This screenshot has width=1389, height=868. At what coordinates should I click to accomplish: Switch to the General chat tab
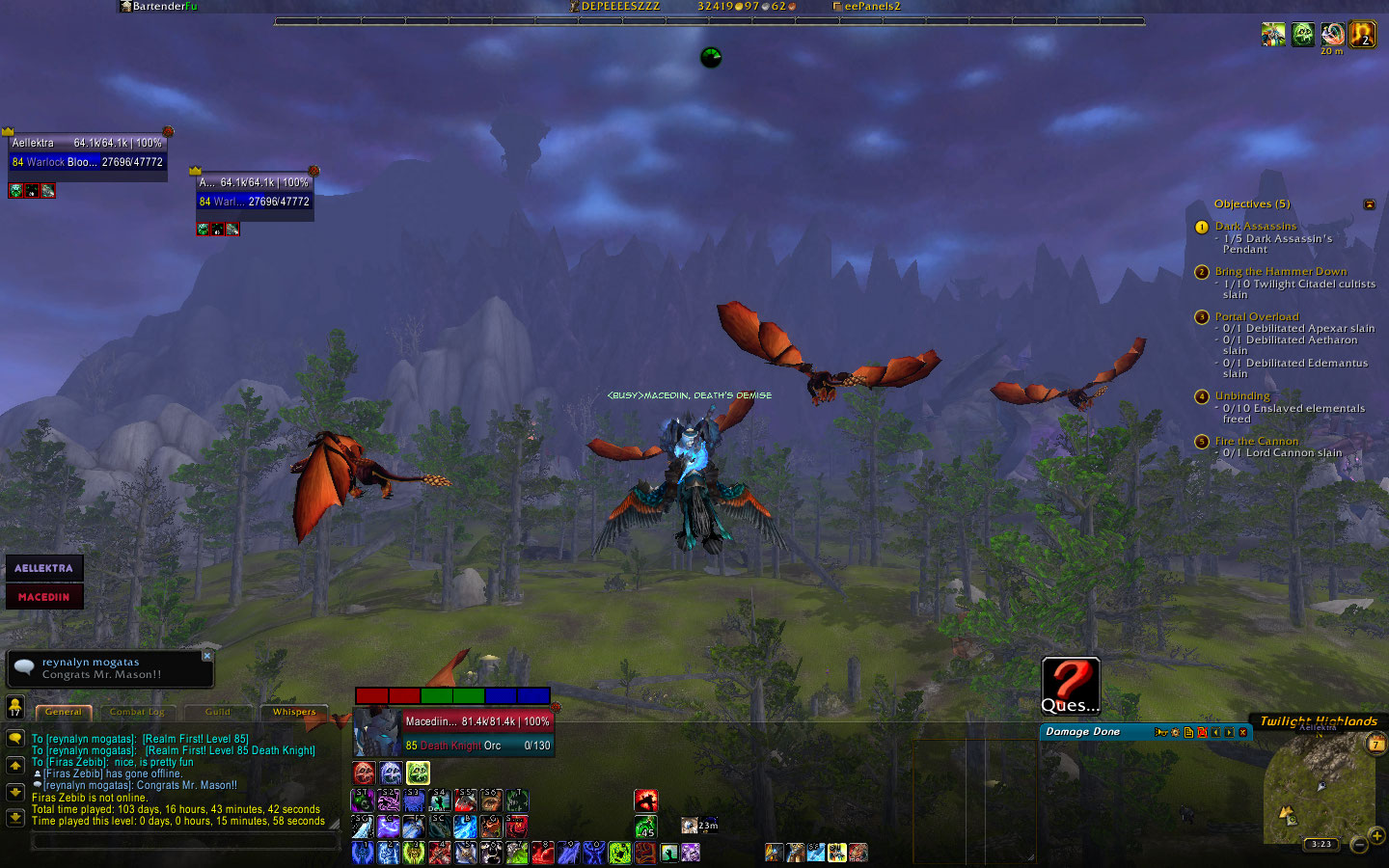tap(64, 712)
